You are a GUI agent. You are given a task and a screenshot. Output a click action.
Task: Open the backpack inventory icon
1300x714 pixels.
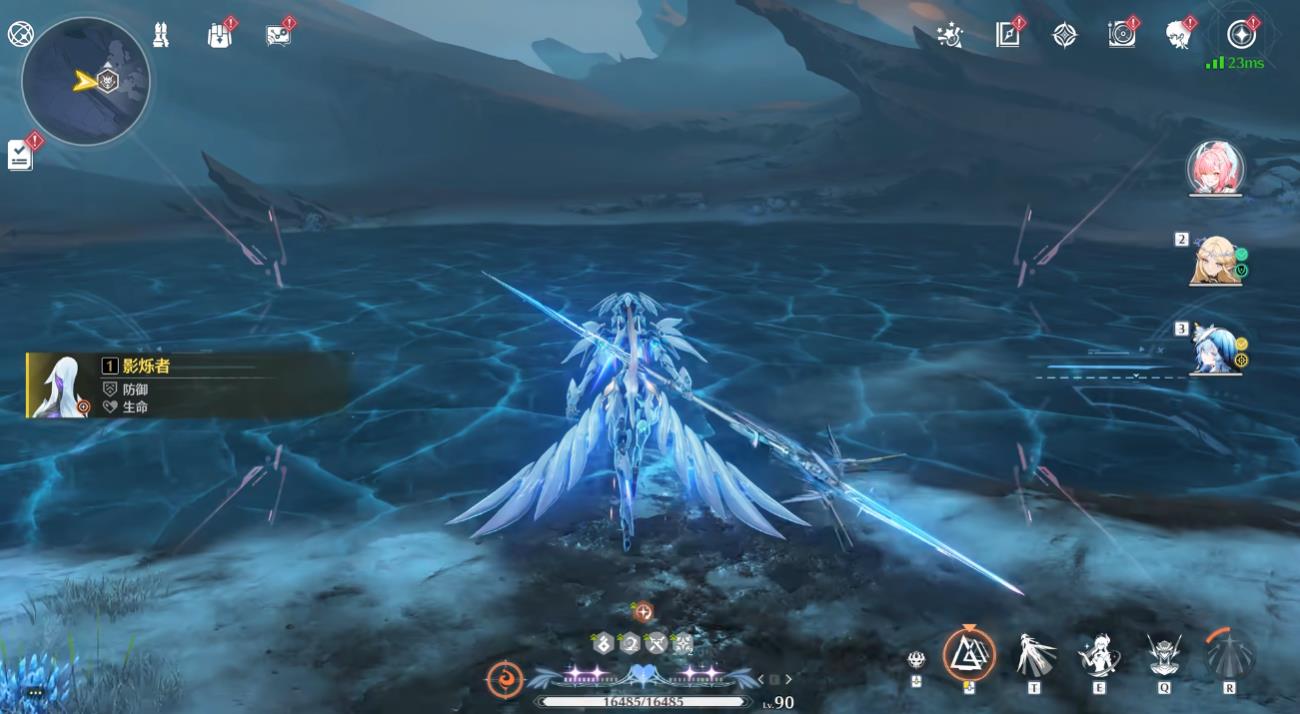[219, 35]
